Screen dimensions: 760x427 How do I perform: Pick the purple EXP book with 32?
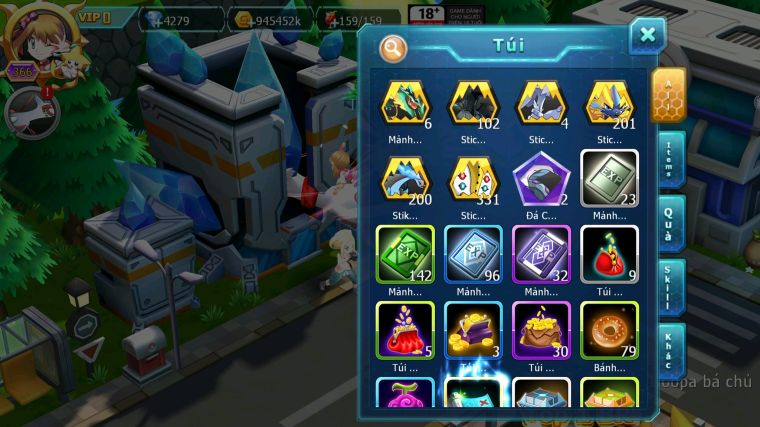pos(541,255)
